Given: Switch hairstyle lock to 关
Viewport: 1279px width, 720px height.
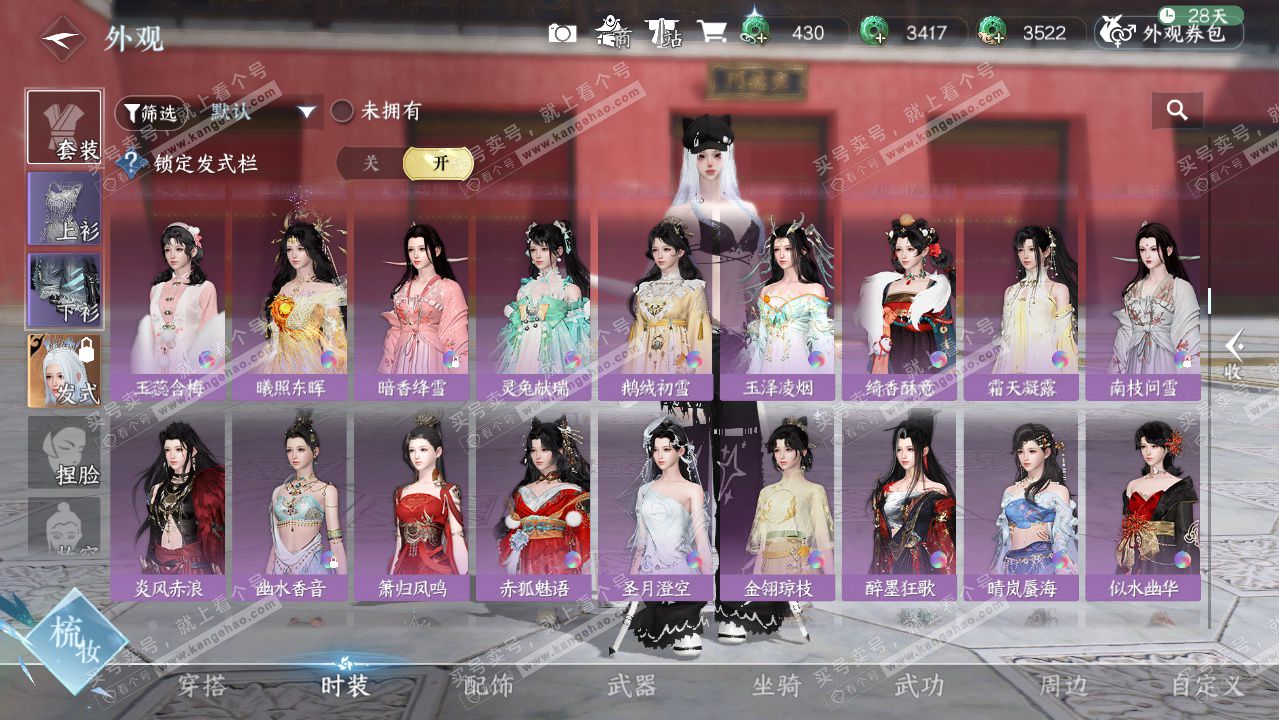Looking at the screenshot, I should click(371, 163).
